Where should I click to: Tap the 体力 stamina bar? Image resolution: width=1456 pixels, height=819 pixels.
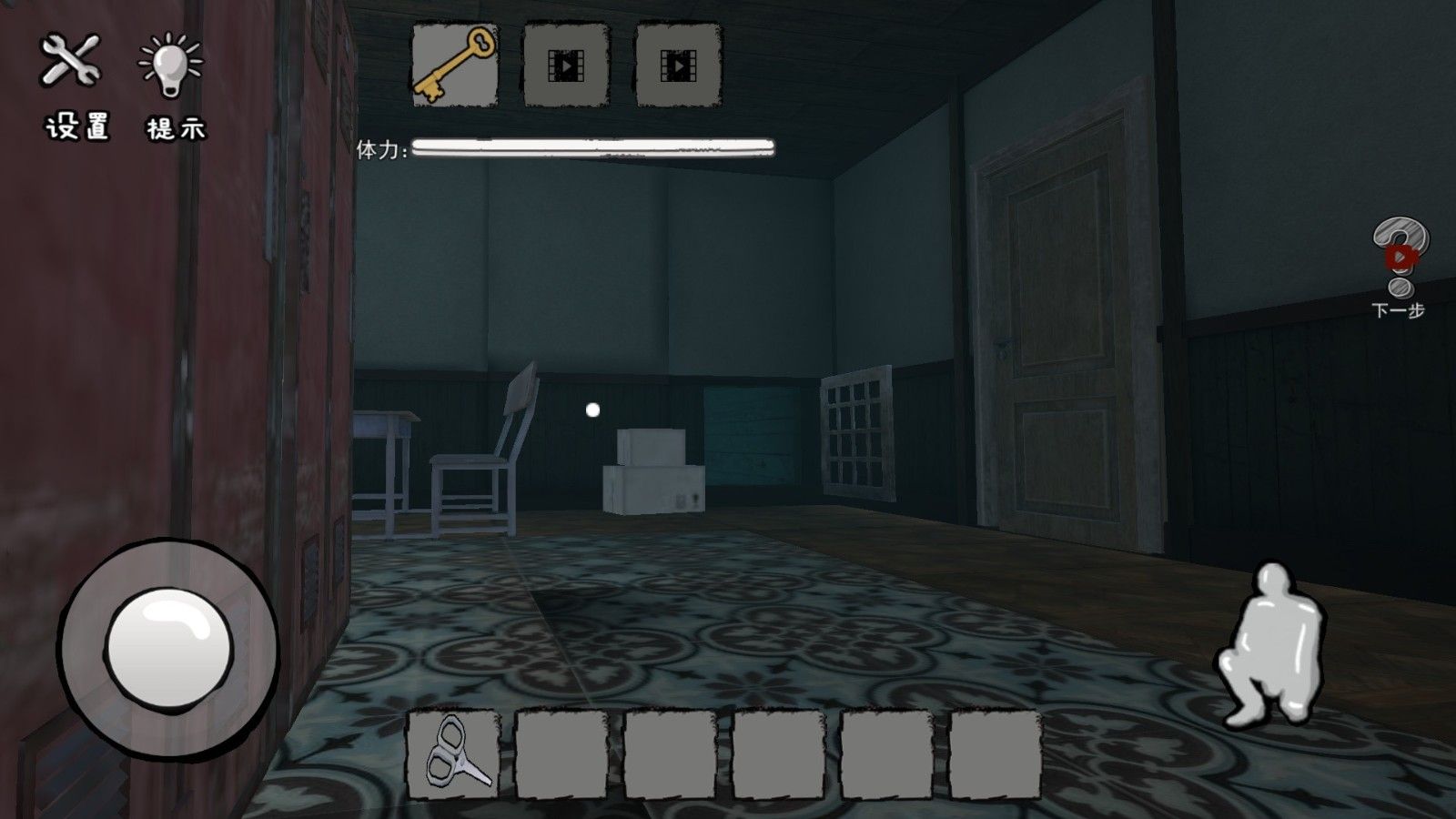591,146
